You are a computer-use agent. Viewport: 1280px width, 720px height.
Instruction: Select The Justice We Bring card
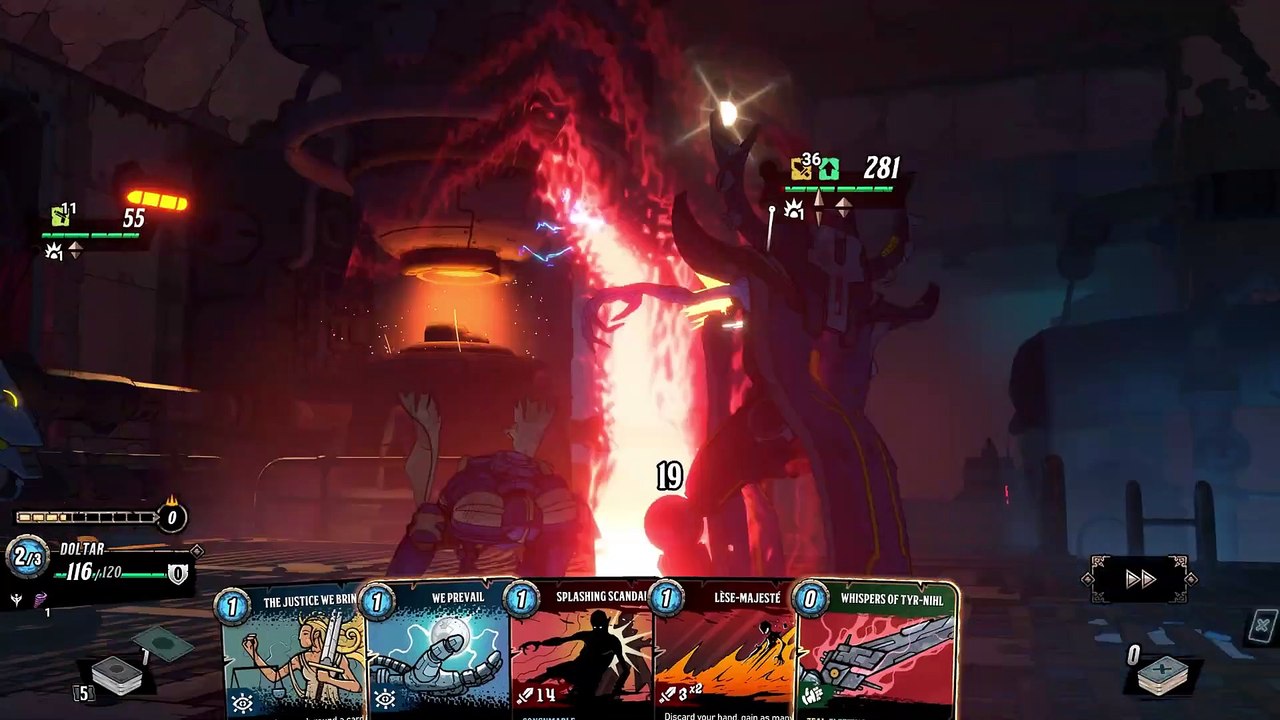click(x=292, y=652)
